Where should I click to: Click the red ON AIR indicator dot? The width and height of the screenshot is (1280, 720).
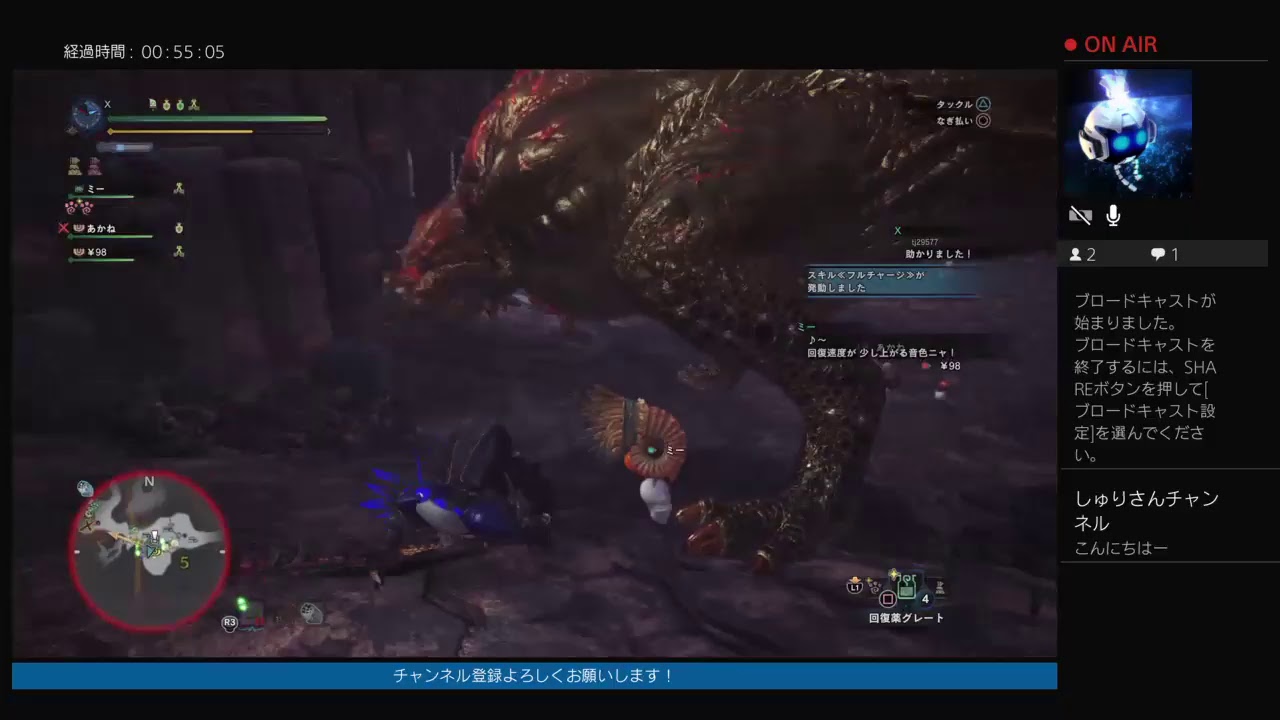click(x=1069, y=44)
